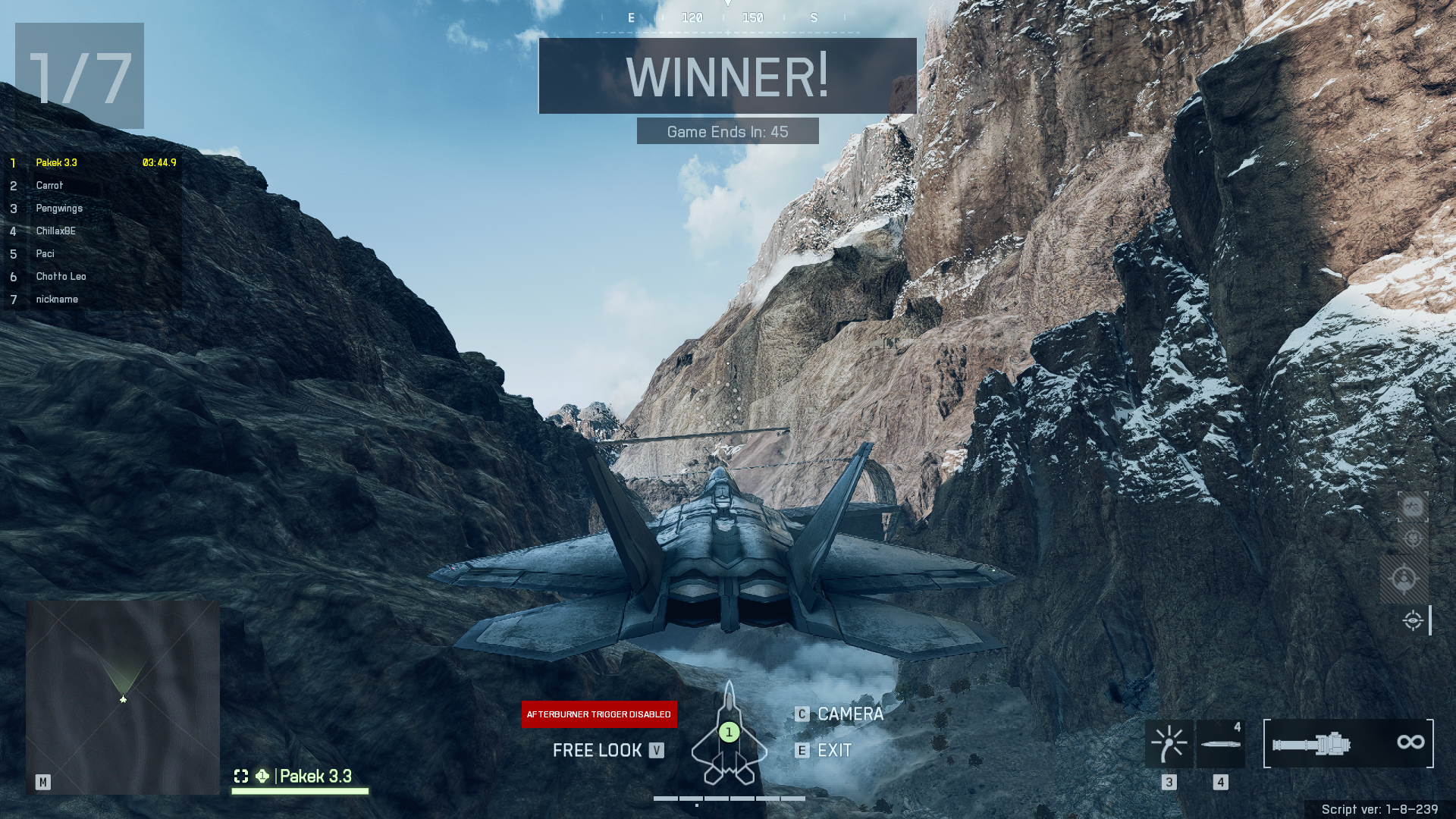Click the compass heading strip
This screenshot has width=1456, height=819.
[x=727, y=18]
